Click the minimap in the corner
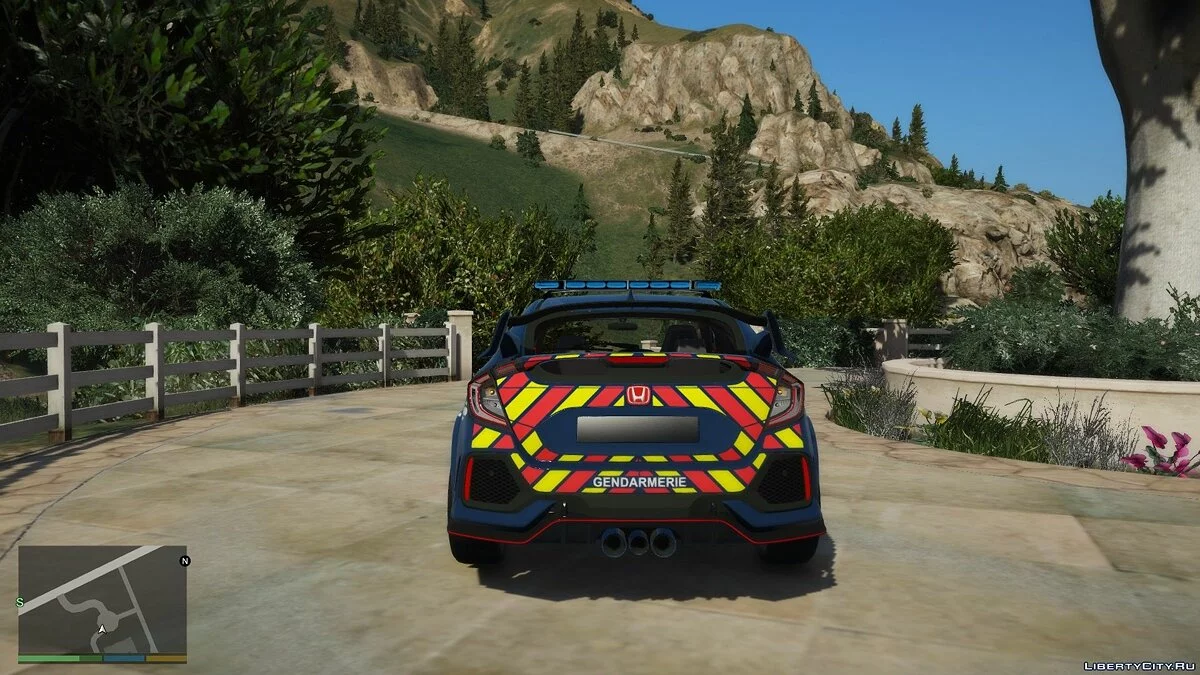1200x675 pixels. (102, 599)
